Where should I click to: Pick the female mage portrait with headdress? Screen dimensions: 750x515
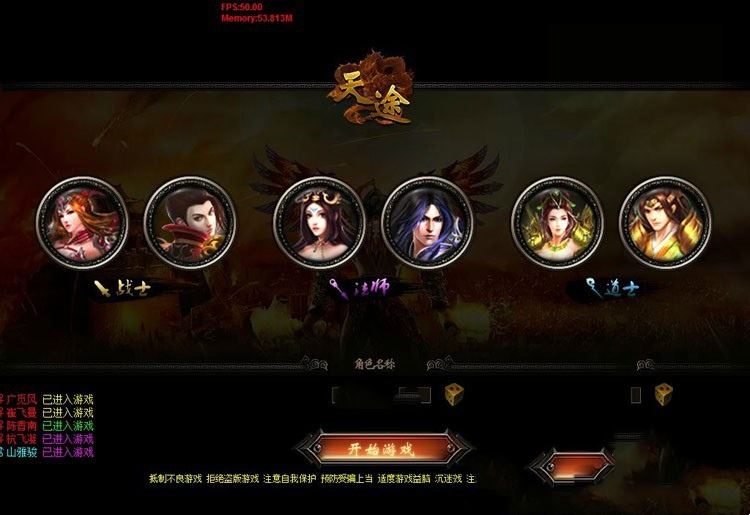click(320, 222)
